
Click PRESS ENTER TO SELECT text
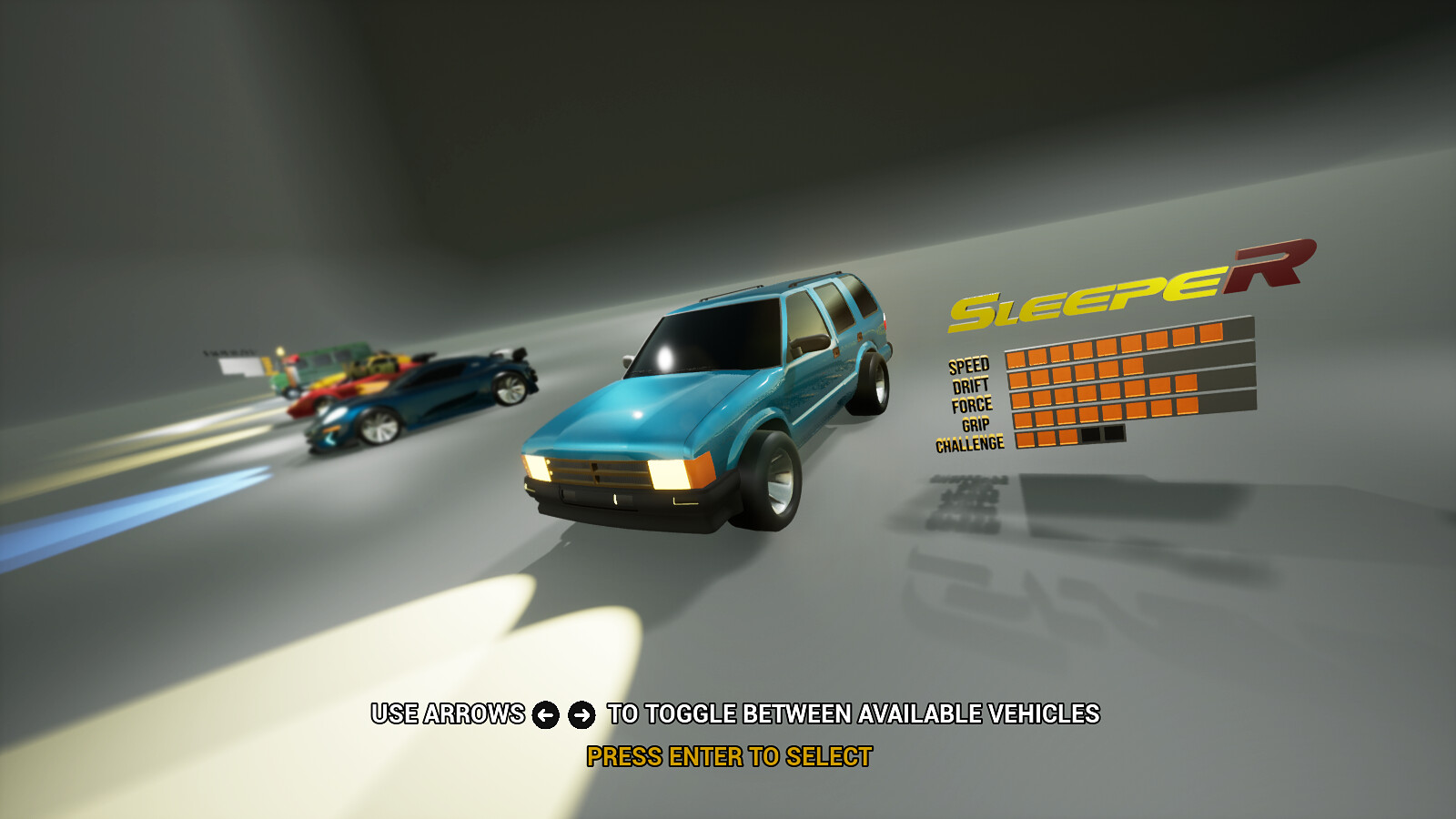point(729,754)
